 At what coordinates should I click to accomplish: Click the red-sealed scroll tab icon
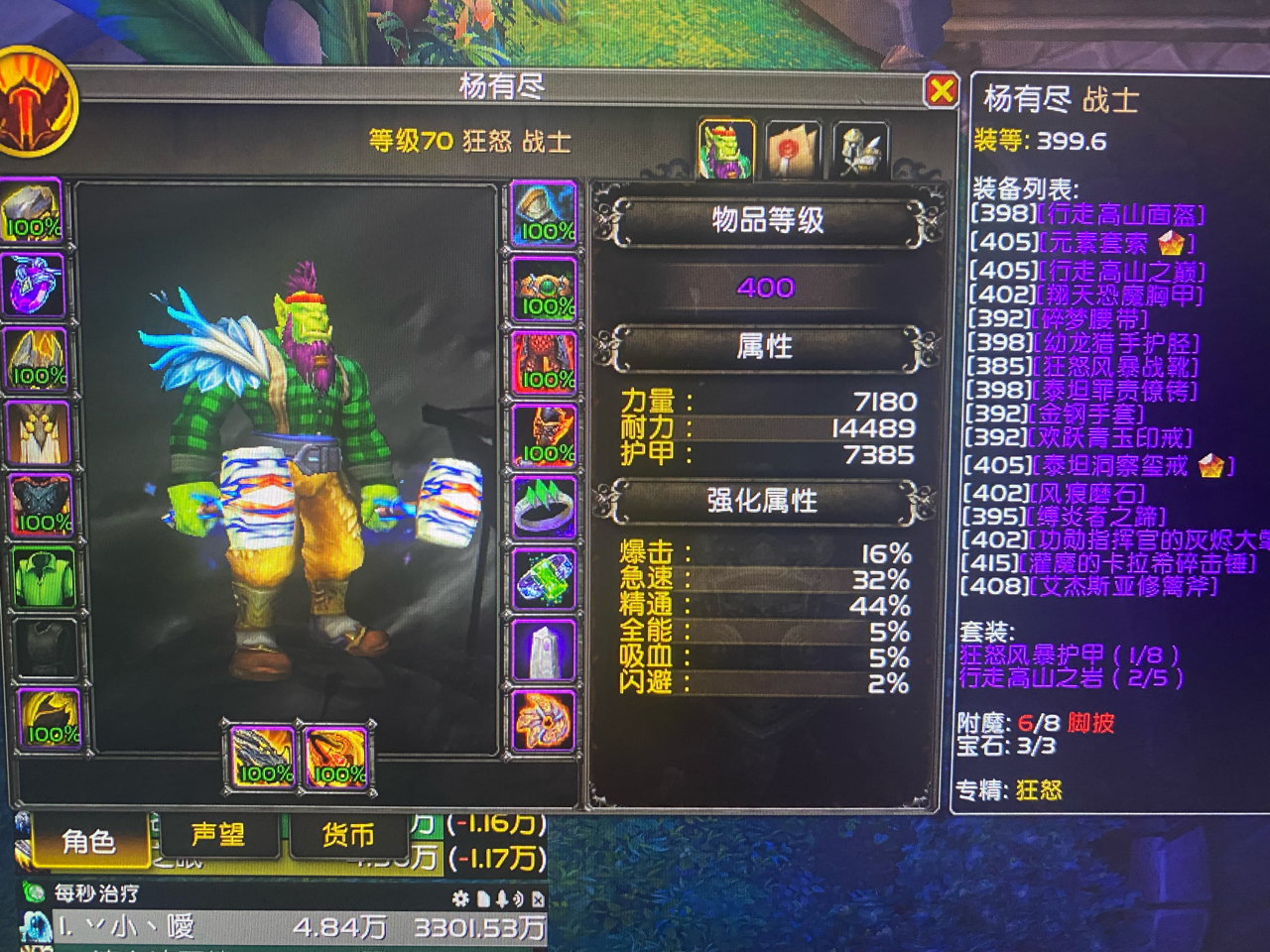click(791, 147)
